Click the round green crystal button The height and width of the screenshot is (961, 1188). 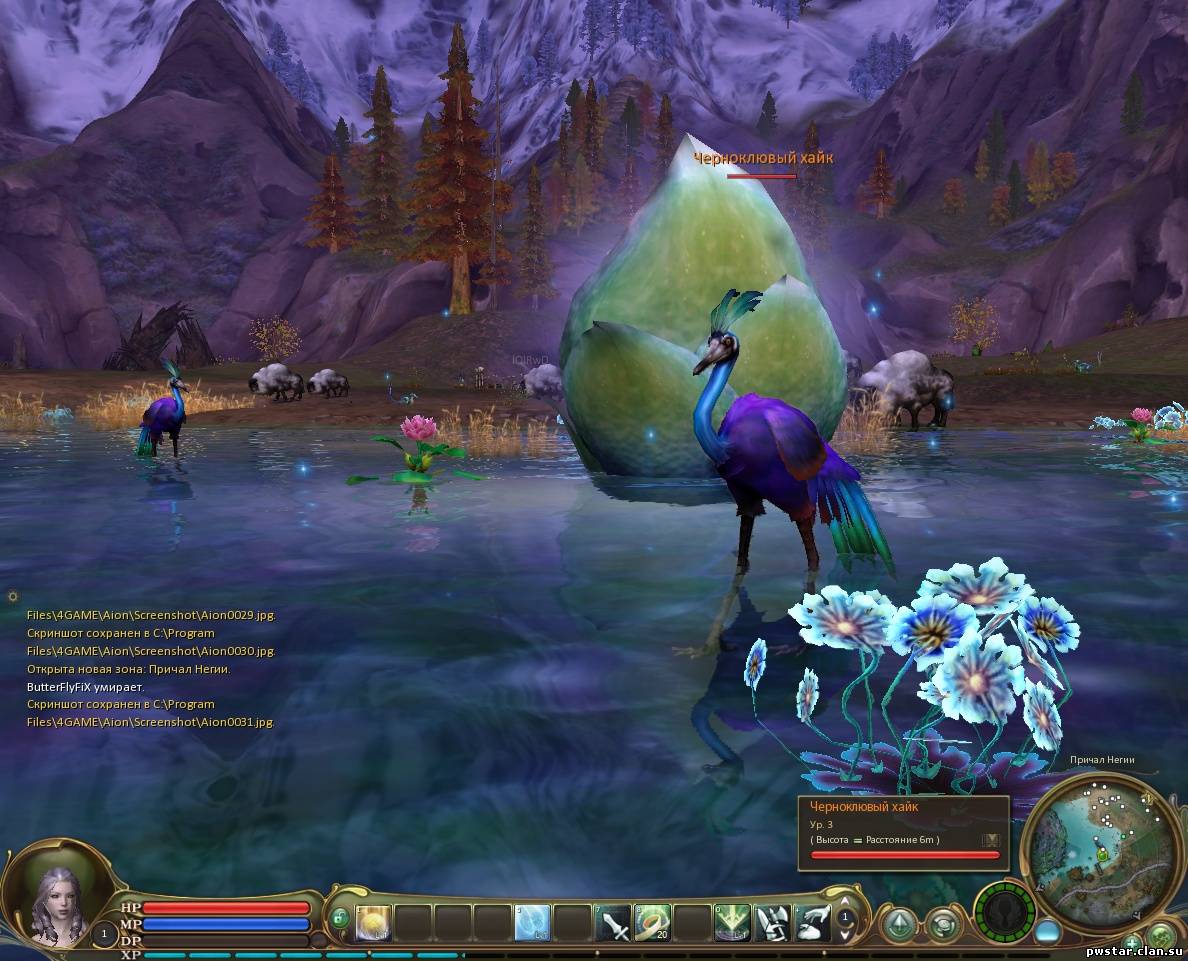click(900, 923)
